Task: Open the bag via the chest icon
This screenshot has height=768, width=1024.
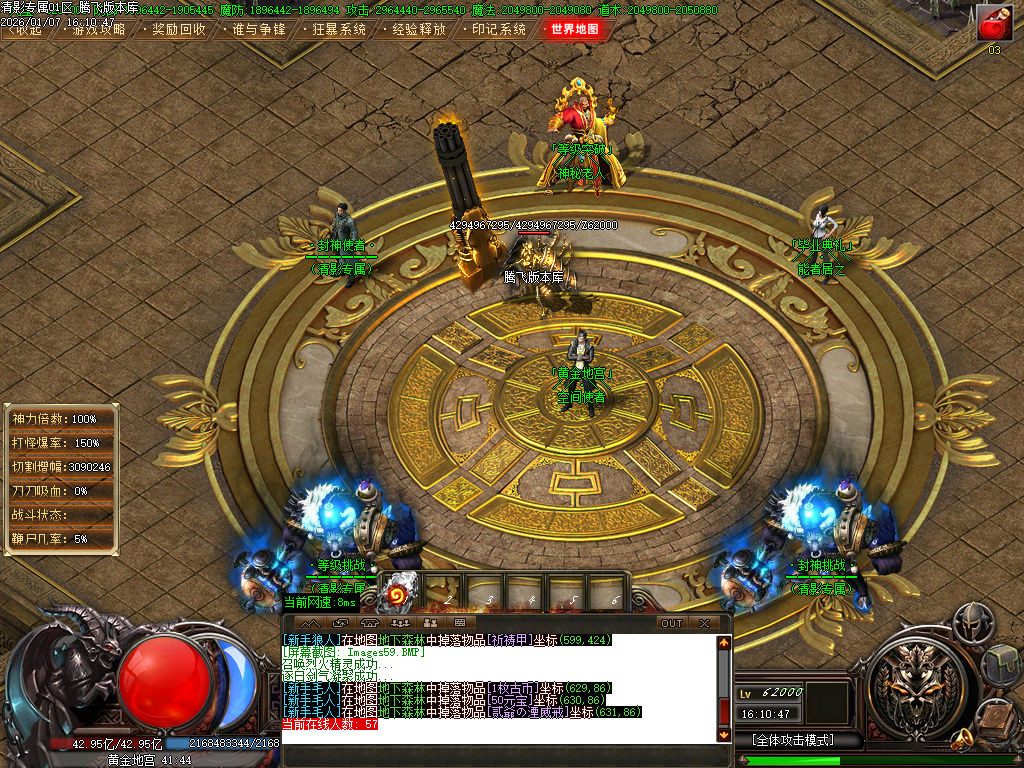Action: (1000, 664)
